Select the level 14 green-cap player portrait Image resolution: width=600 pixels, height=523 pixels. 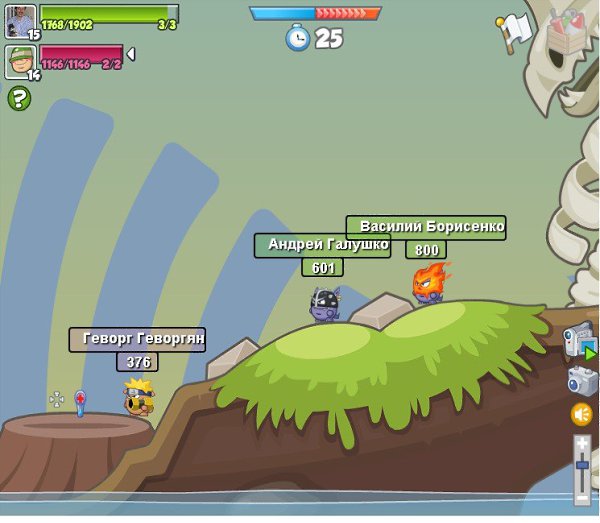19,61
